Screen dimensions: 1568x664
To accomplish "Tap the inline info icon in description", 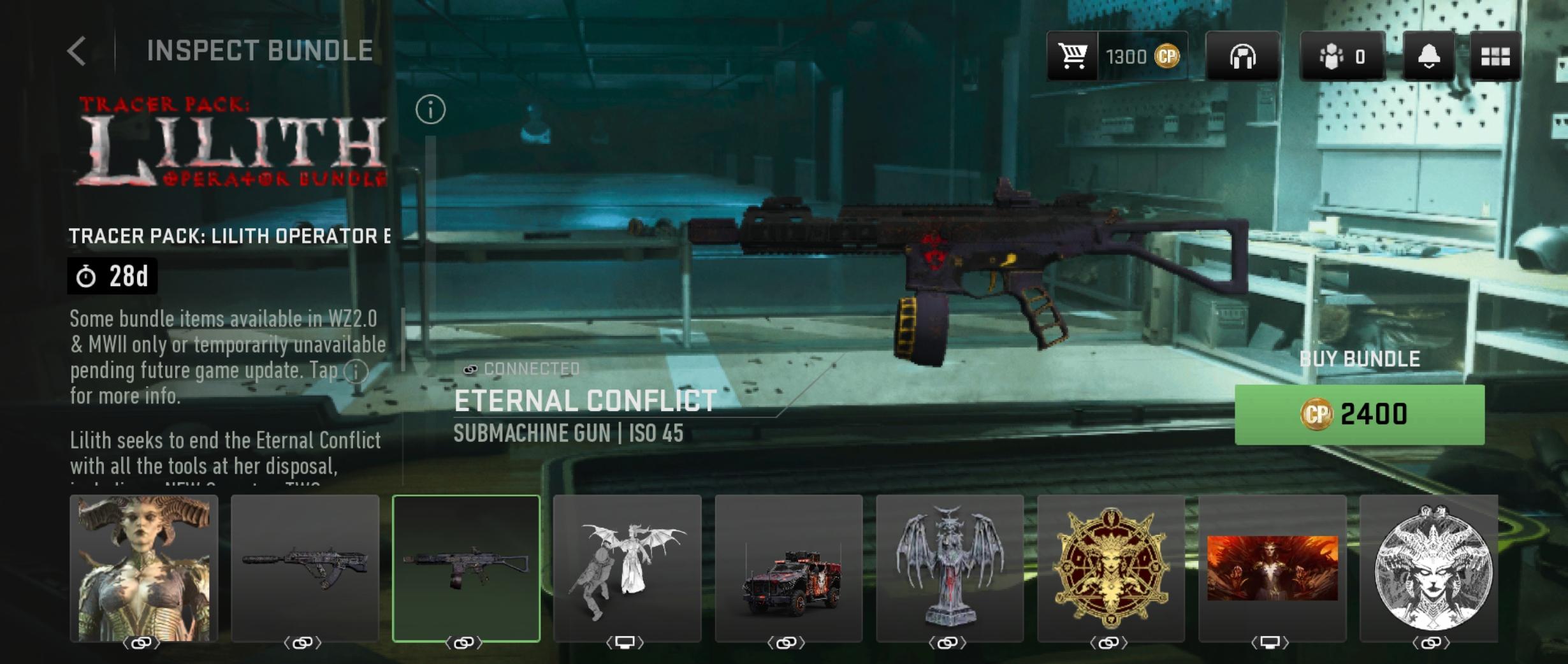I will point(356,371).
